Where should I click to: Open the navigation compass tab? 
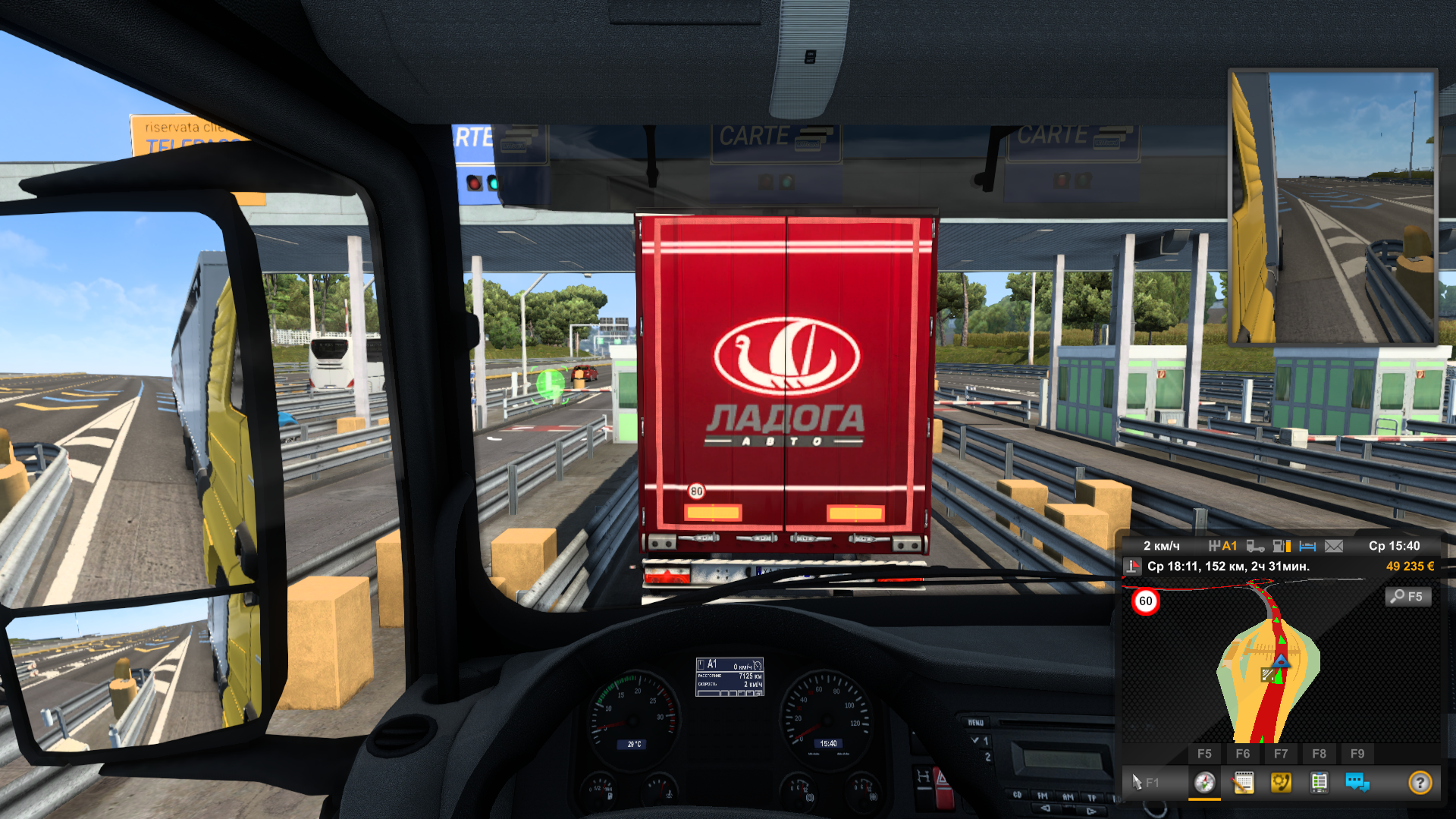point(1204,782)
